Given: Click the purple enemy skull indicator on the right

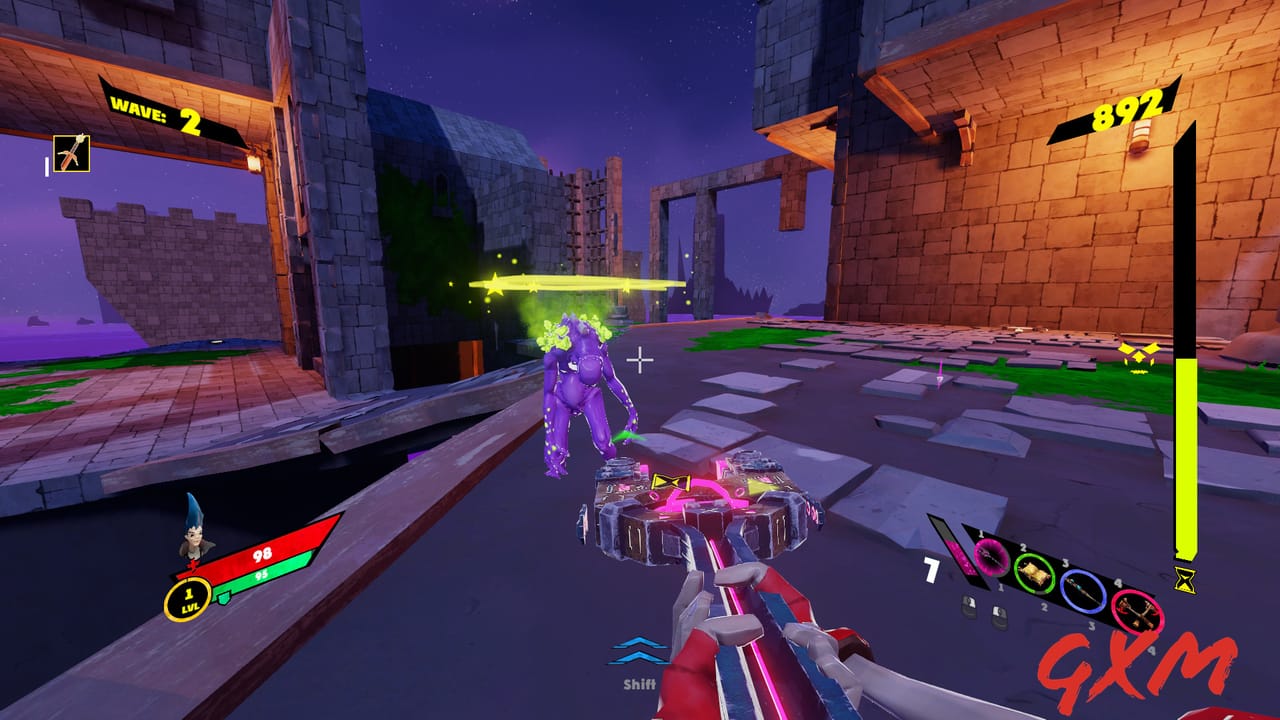Looking at the screenshot, I should 1137,354.
